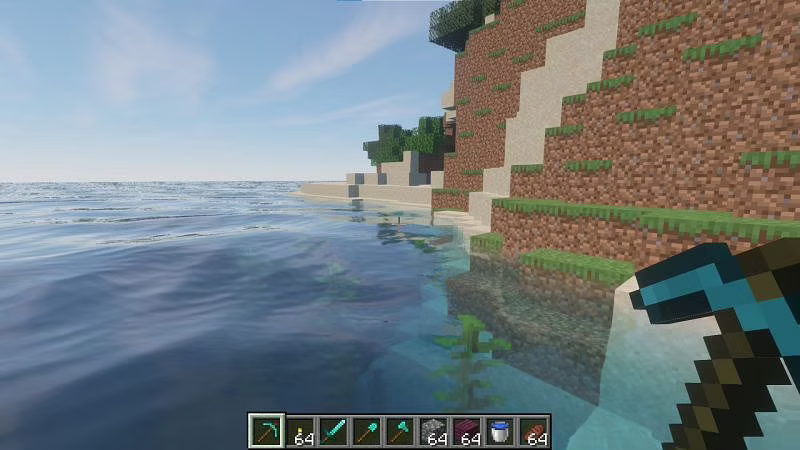Select the torch stack slot
The height and width of the screenshot is (450, 800).
tap(300, 431)
